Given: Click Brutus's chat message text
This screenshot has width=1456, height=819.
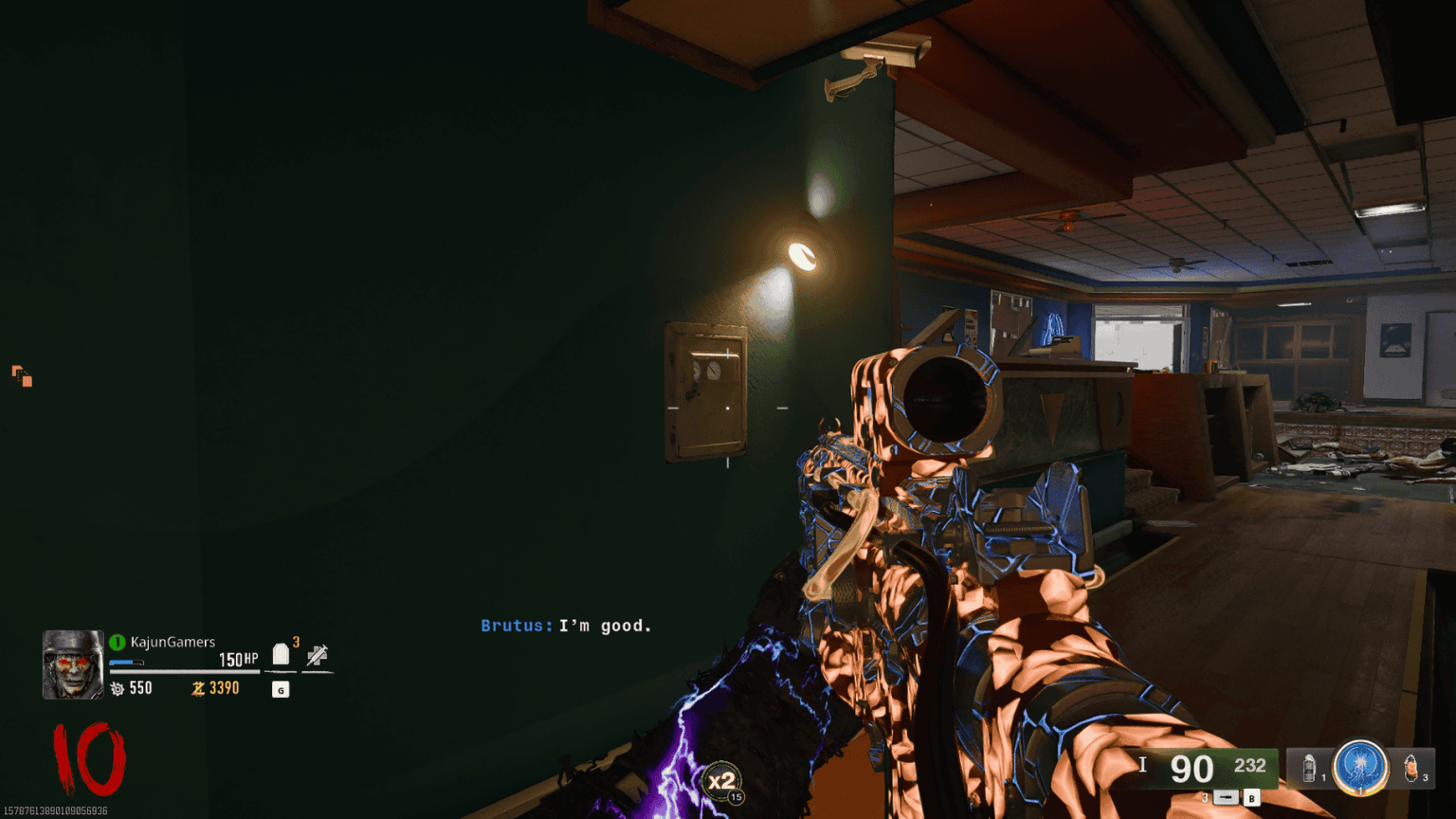Looking at the screenshot, I should click(564, 626).
